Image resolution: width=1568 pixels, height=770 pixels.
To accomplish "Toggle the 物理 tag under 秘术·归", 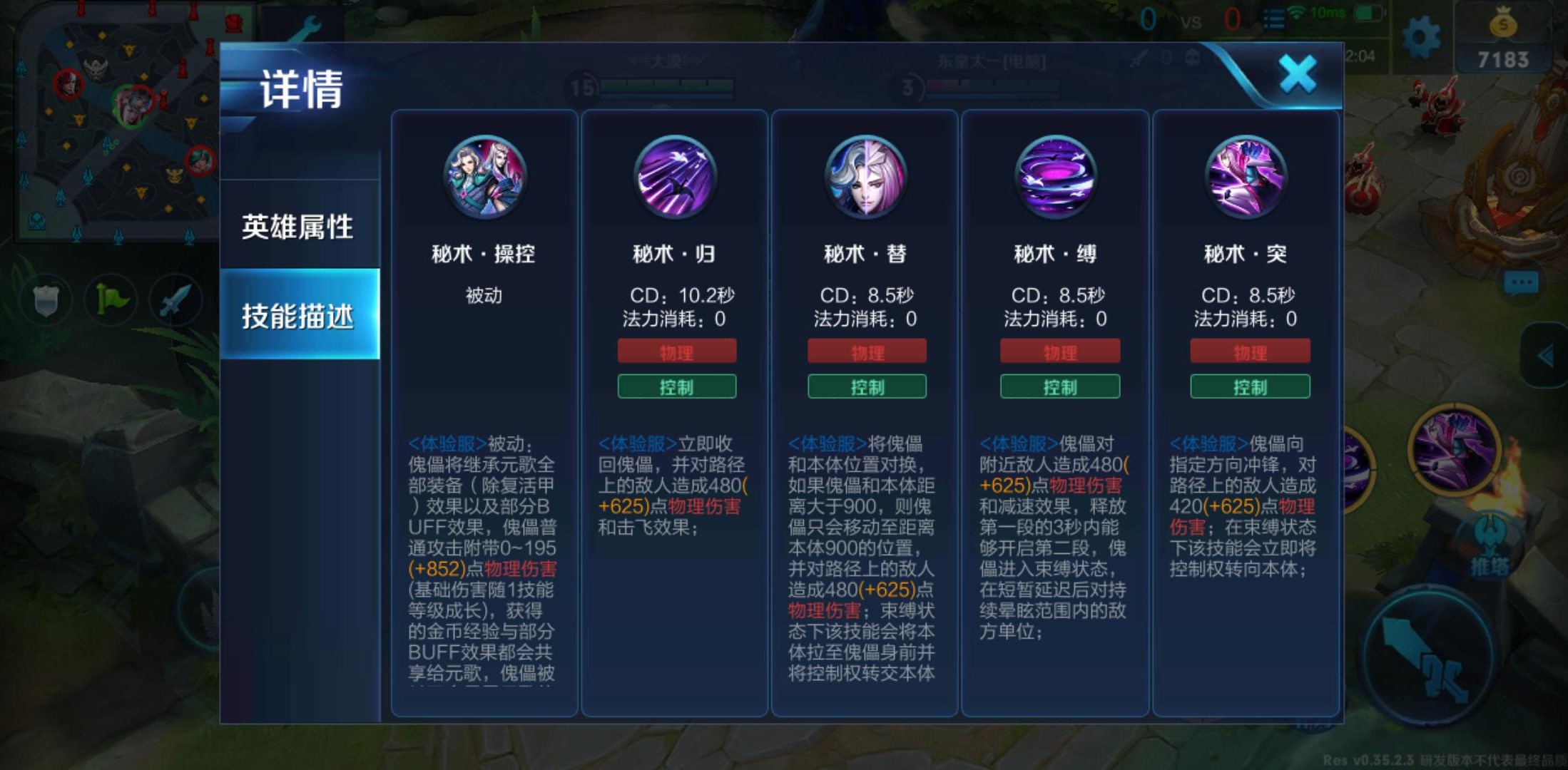I will 676,351.
